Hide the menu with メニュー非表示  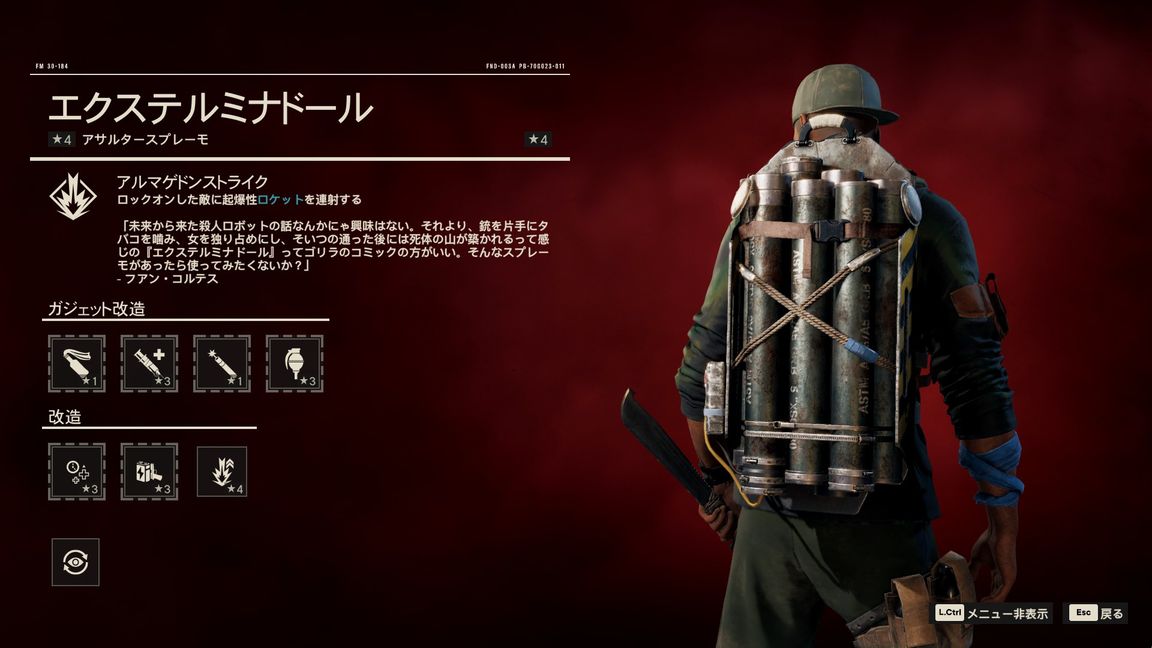992,613
